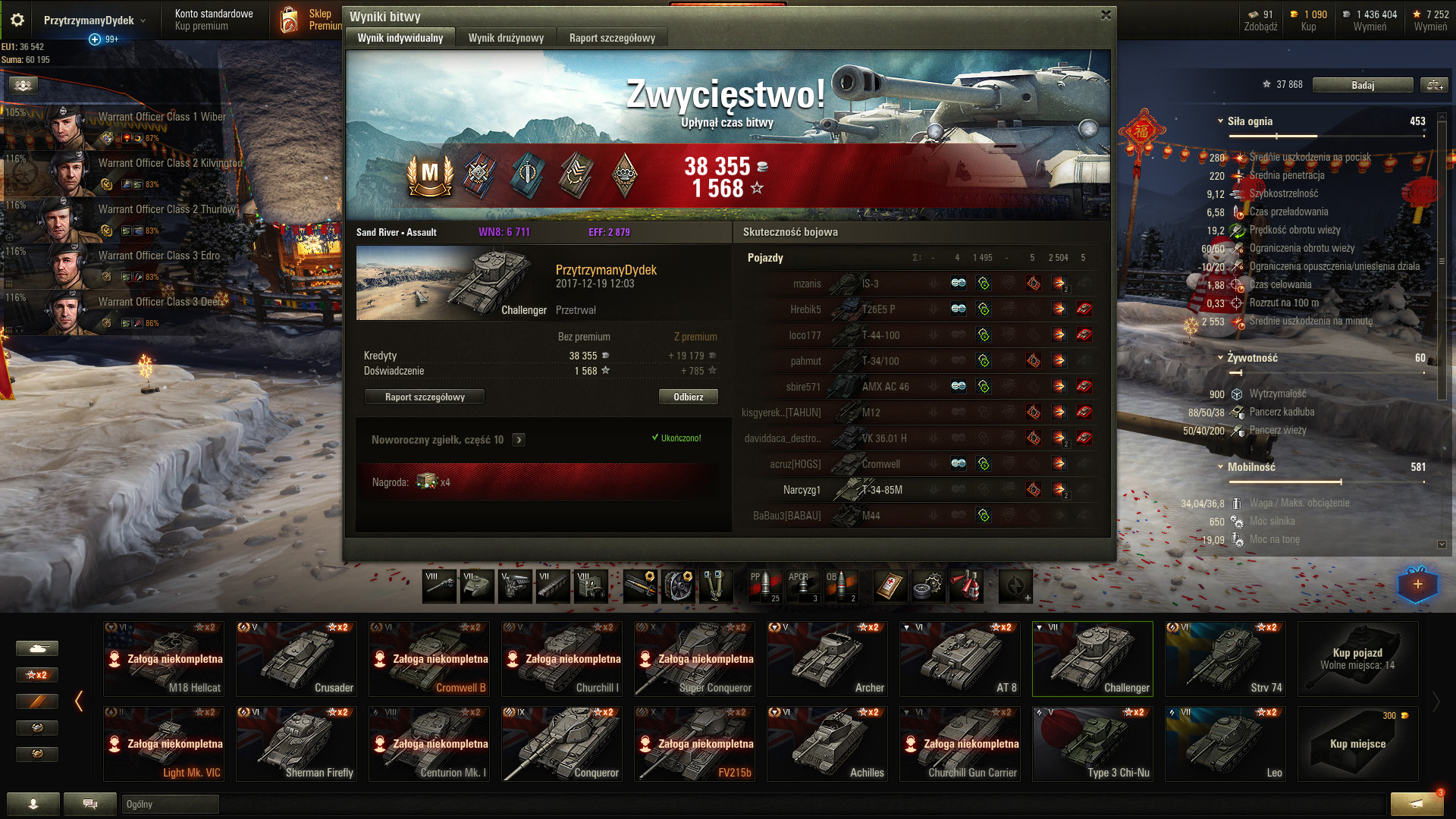Expand the Noworoczny zgiełk mission arrow
The height and width of the screenshot is (819, 1456).
pyautogui.click(x=519, y=440)
